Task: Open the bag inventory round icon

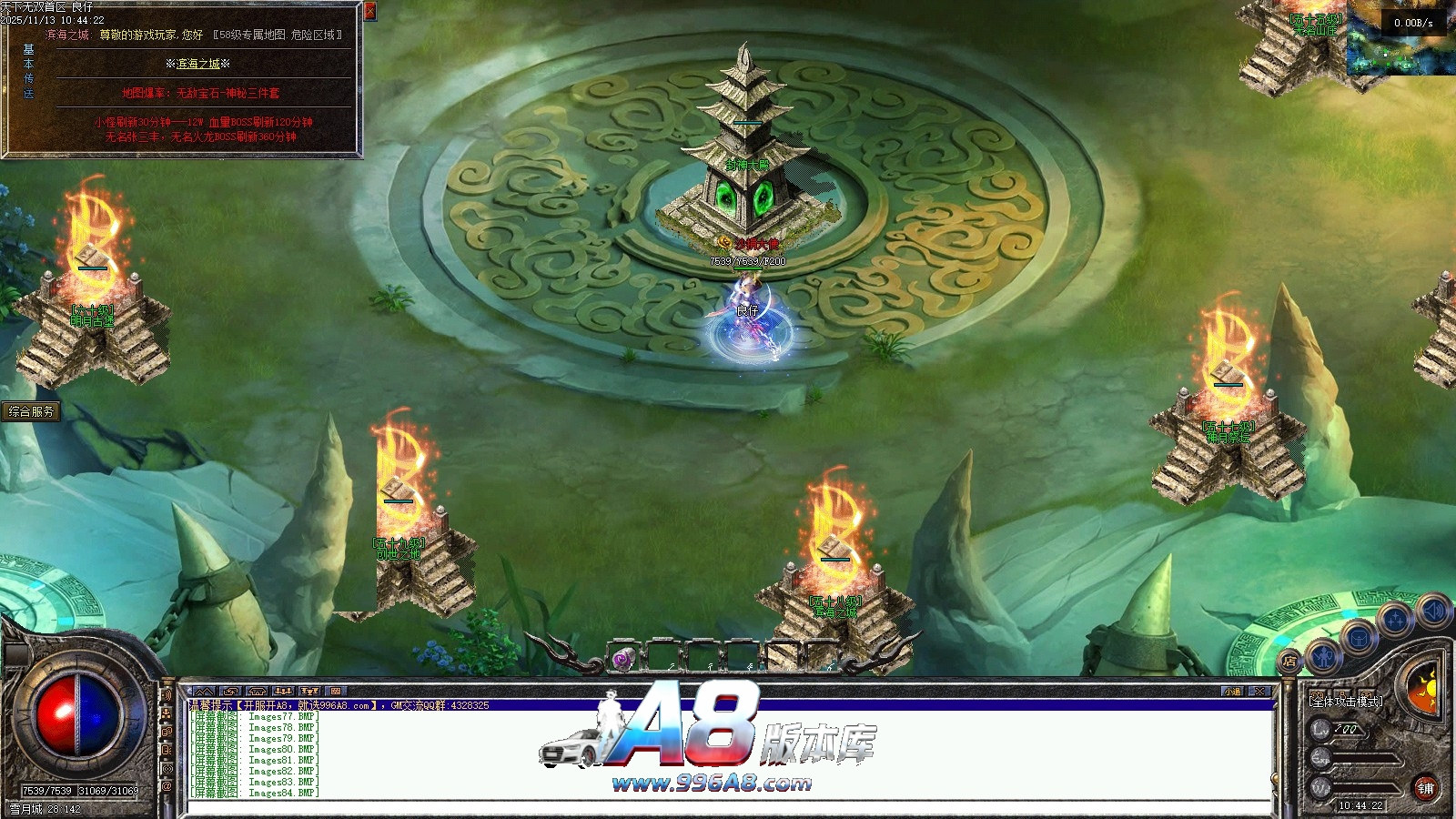Action: 1358,638
